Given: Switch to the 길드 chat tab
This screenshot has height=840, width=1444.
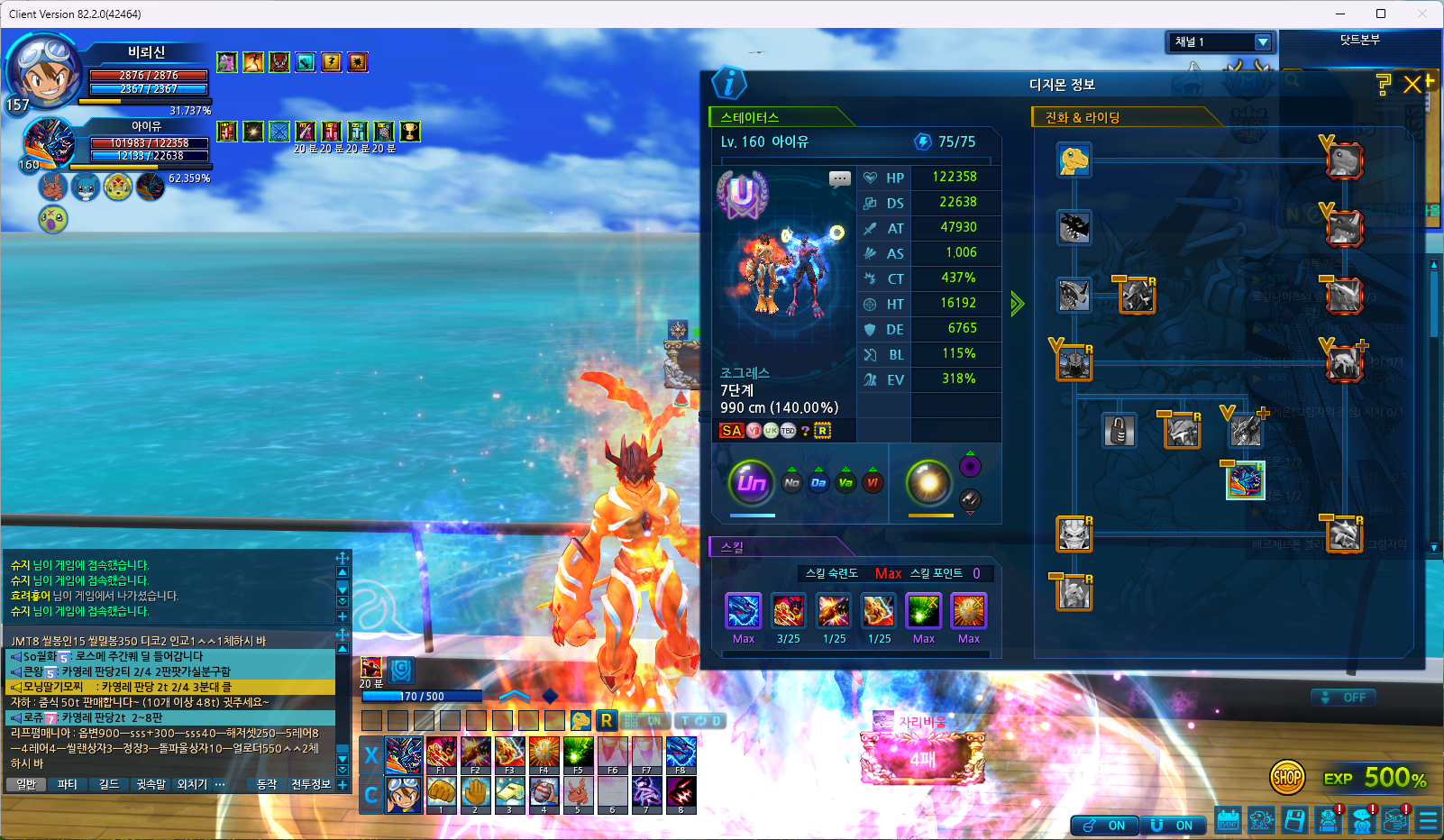Looking at the screenshot, I should 109,784.
